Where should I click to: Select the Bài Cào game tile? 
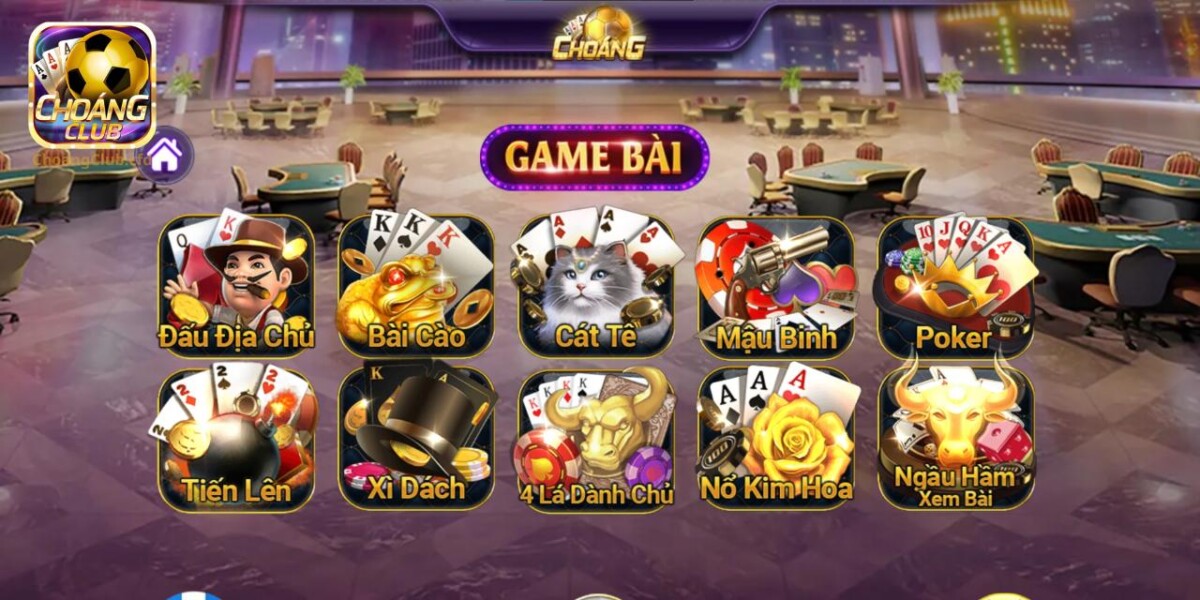(416, 286)
